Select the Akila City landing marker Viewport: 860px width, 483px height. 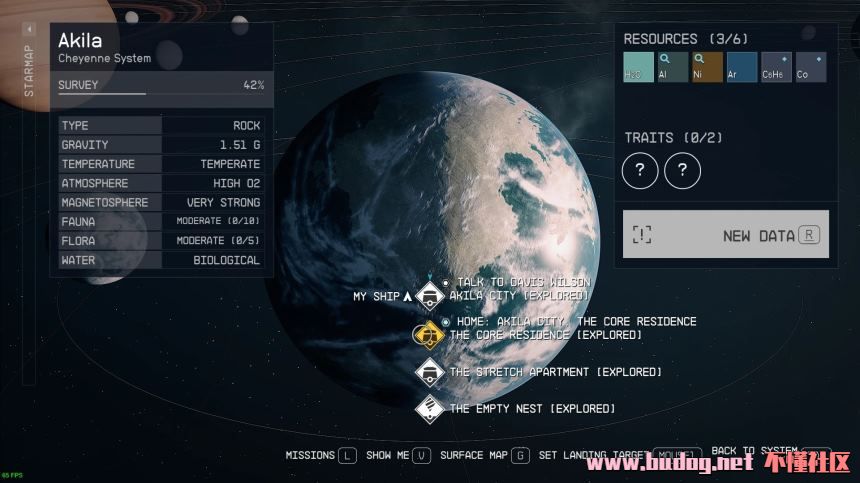[x=430, y=296]
